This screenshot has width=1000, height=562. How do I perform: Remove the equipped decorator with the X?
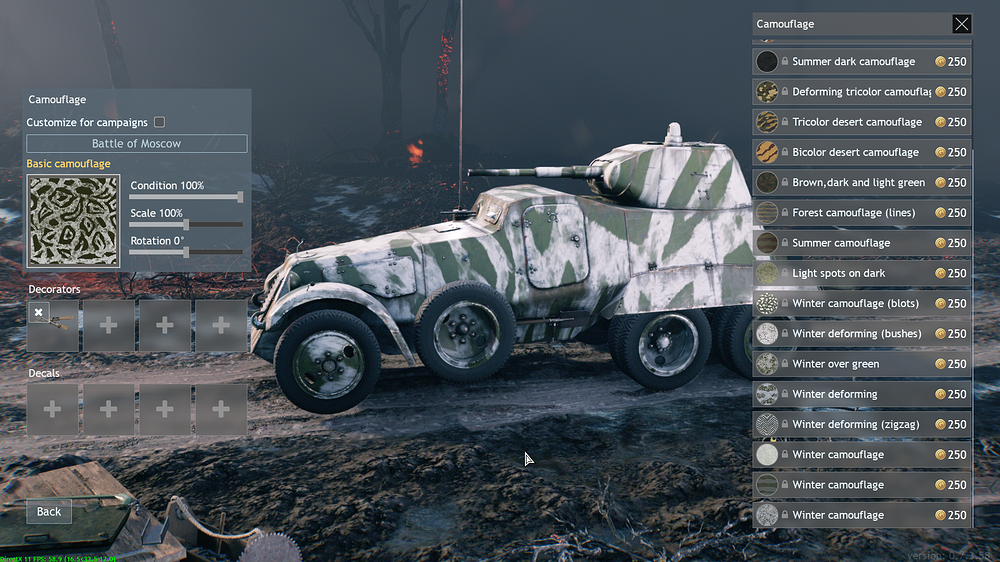tap(38, 313)
